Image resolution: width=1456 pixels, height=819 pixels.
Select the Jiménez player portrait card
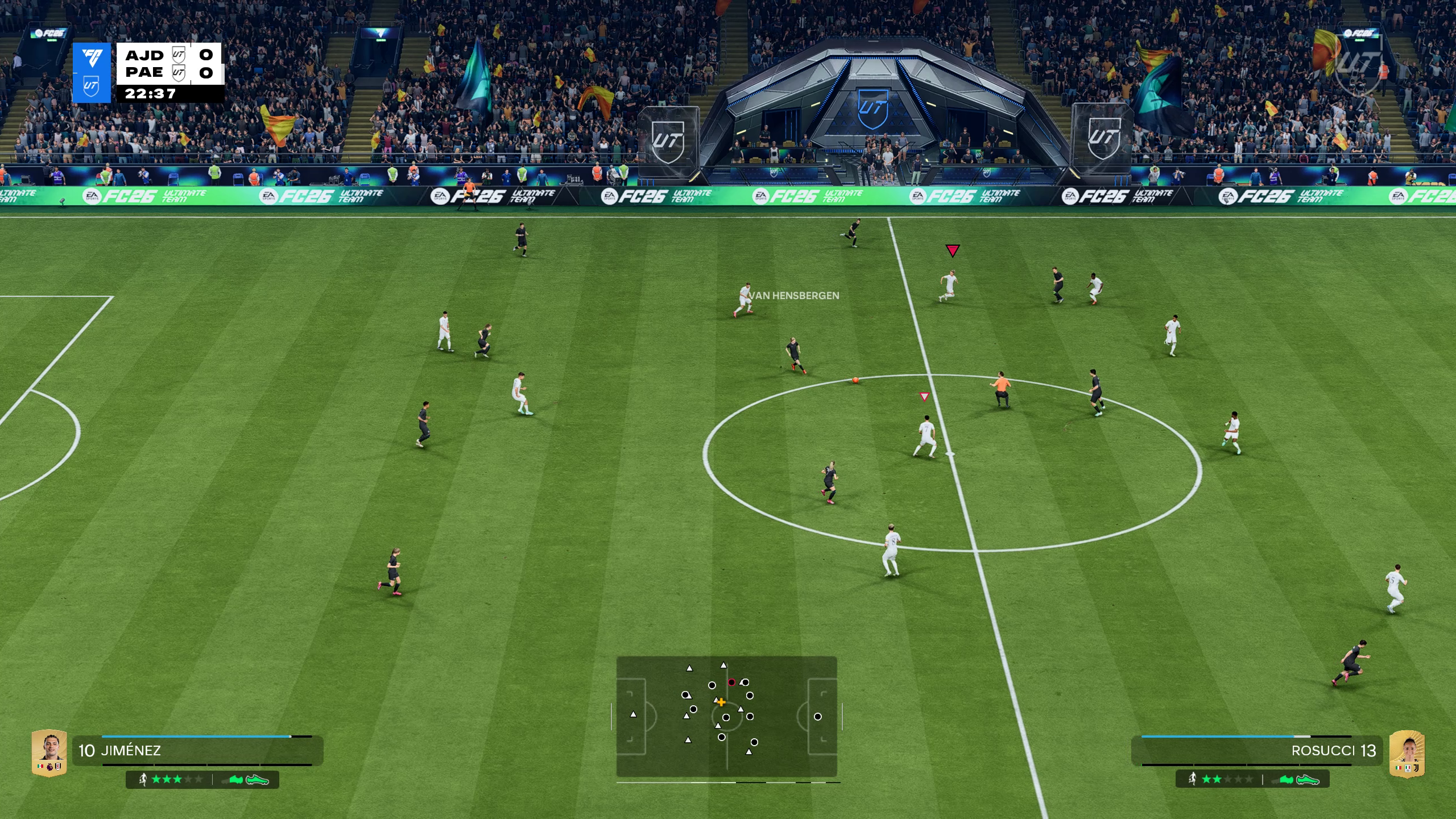point(49,752)
